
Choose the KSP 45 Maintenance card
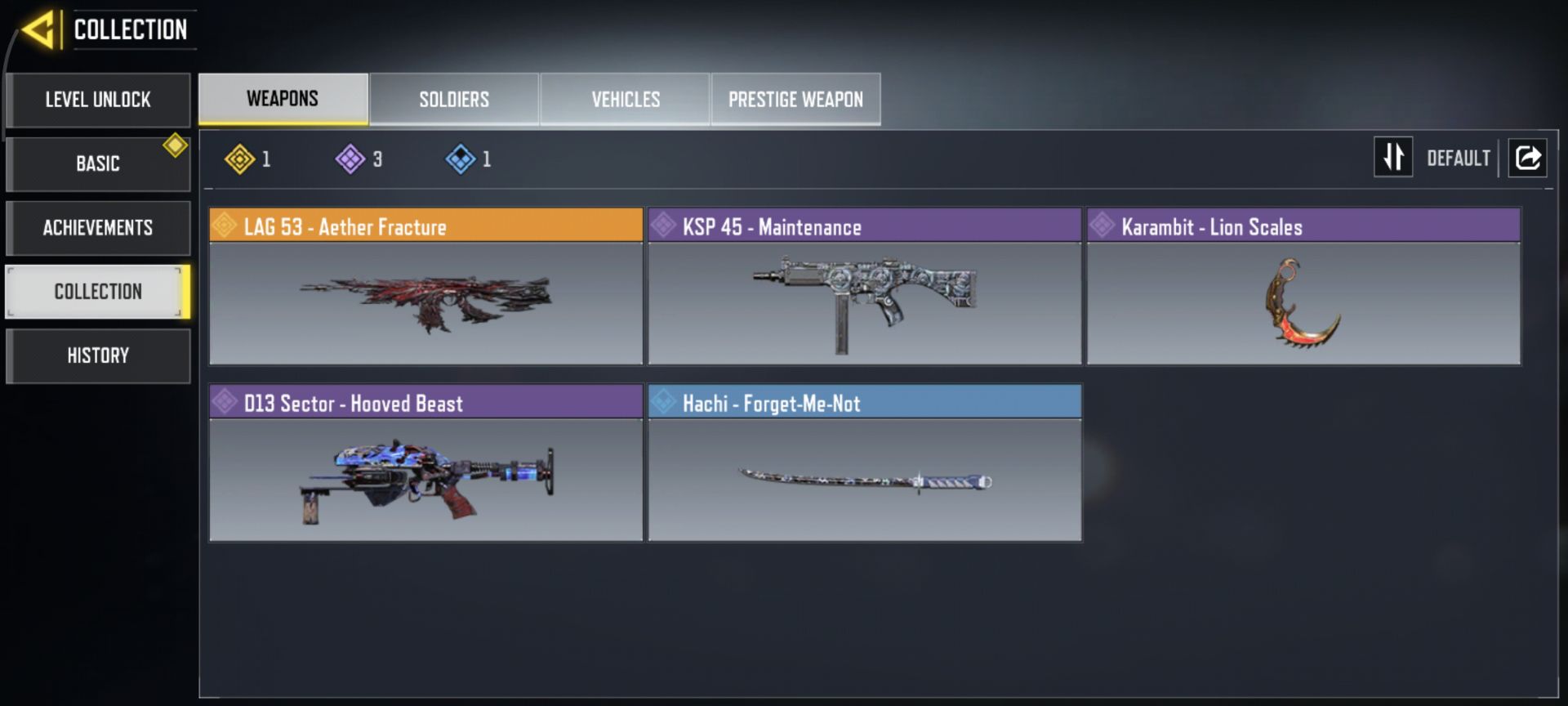tap(865, 287)
